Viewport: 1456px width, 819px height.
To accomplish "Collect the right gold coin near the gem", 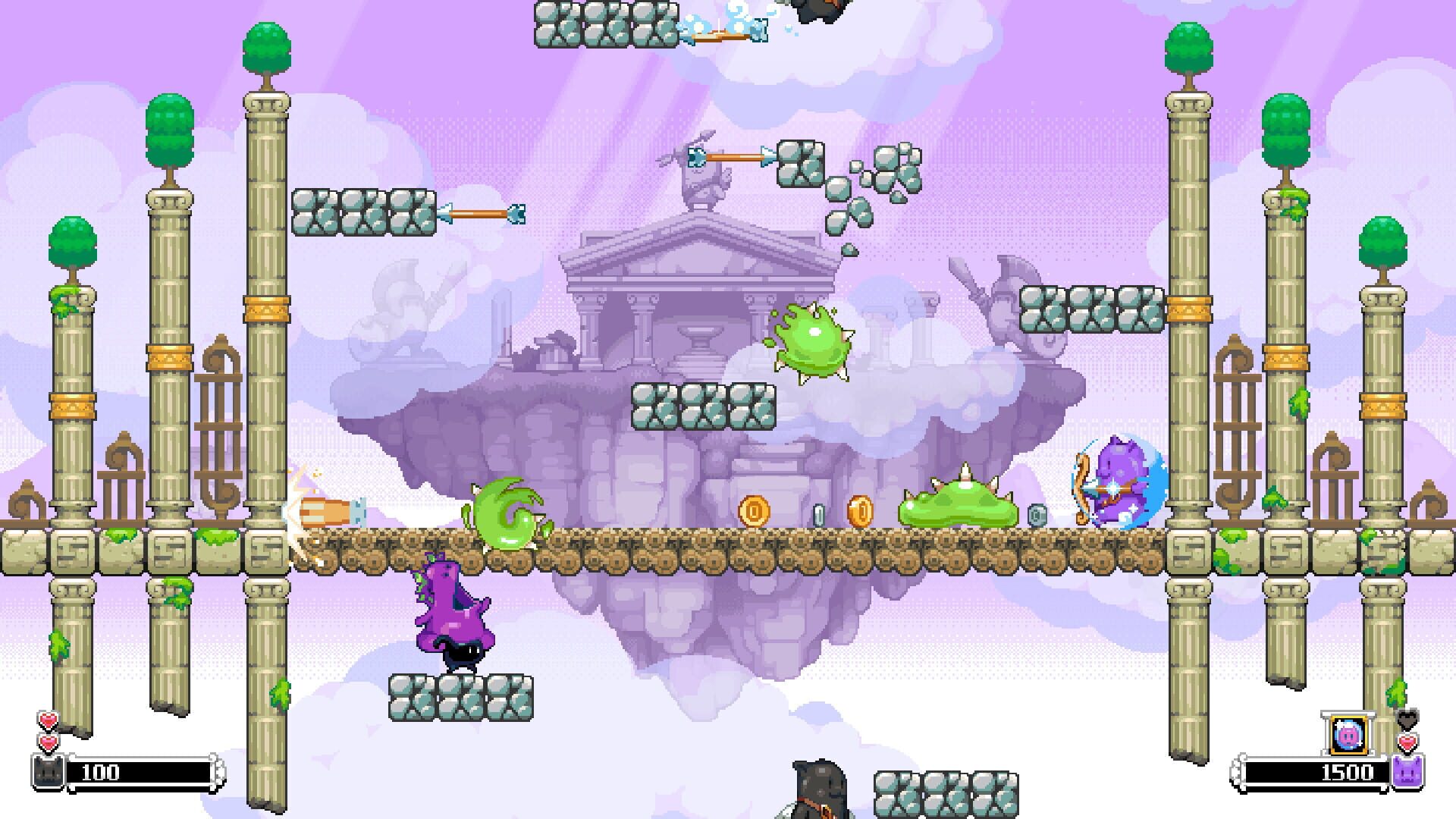I will pos(861,511).
